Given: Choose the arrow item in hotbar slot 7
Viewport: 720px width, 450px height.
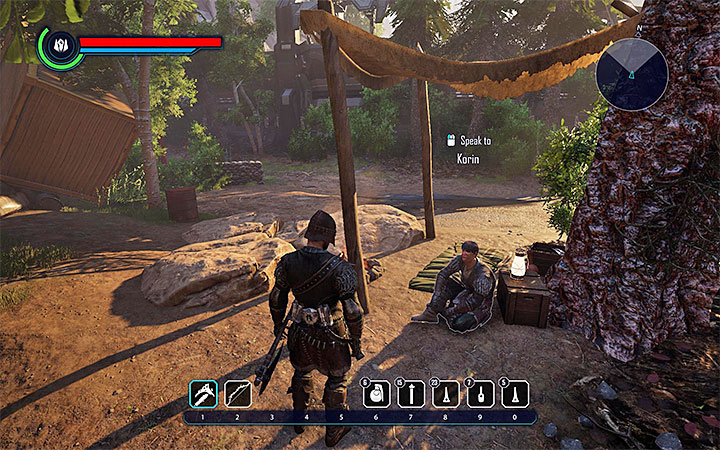Looking at the screenshot, I should 411,394.
